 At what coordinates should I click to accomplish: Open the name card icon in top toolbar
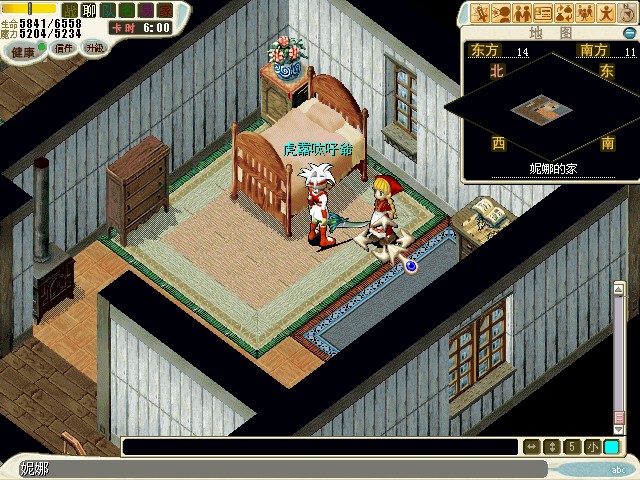(543, 13)
